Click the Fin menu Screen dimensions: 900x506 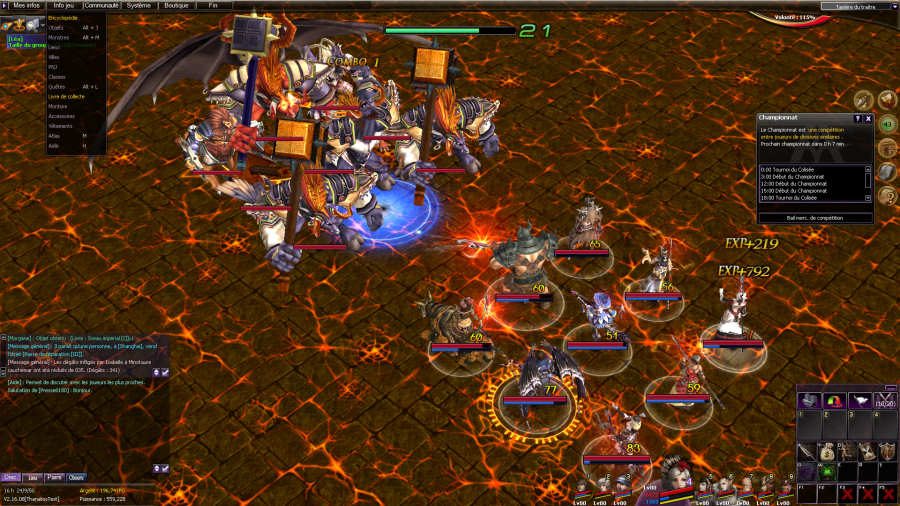[x=213, y=5]
